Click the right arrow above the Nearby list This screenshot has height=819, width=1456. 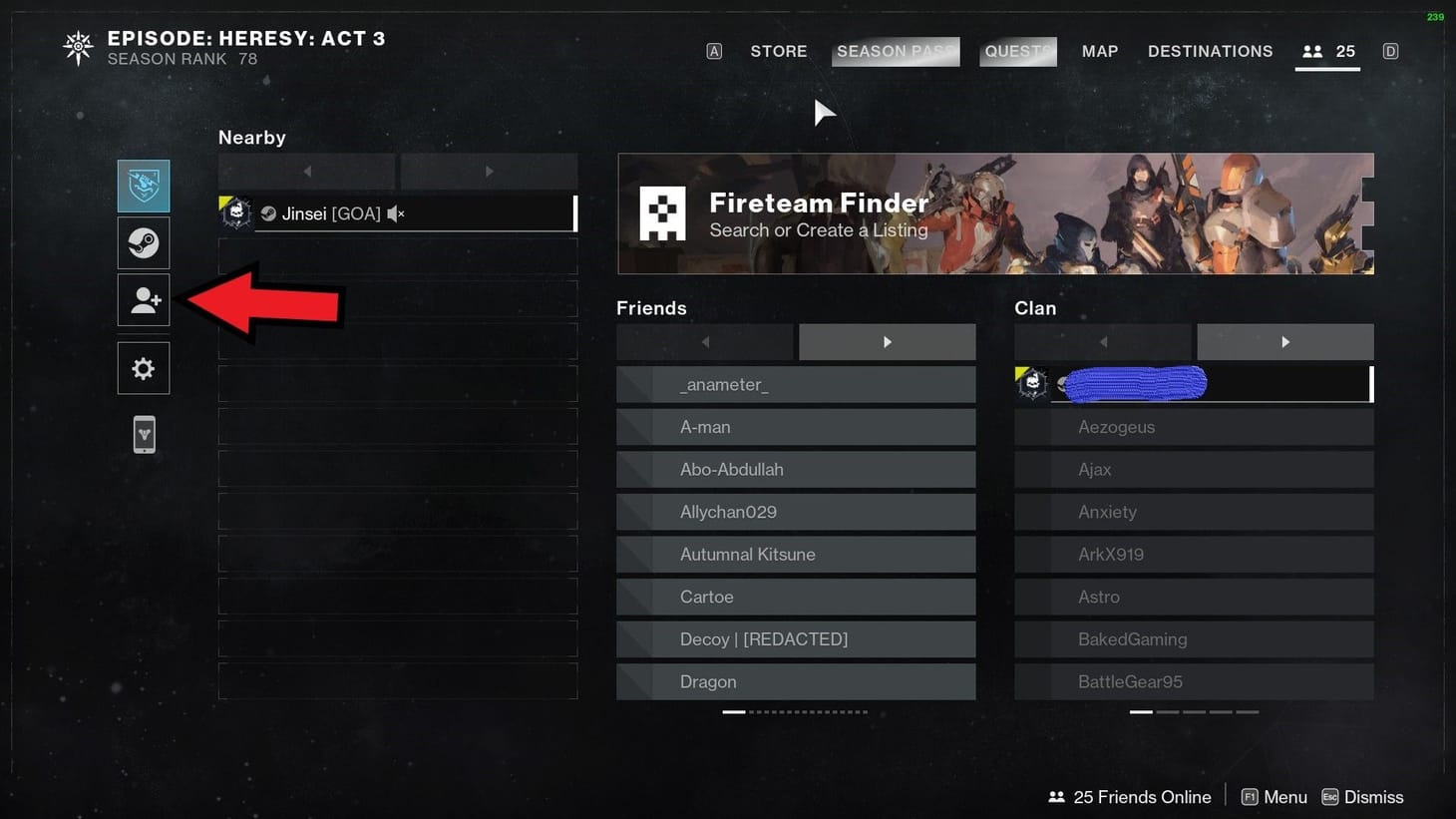[489, 171]
